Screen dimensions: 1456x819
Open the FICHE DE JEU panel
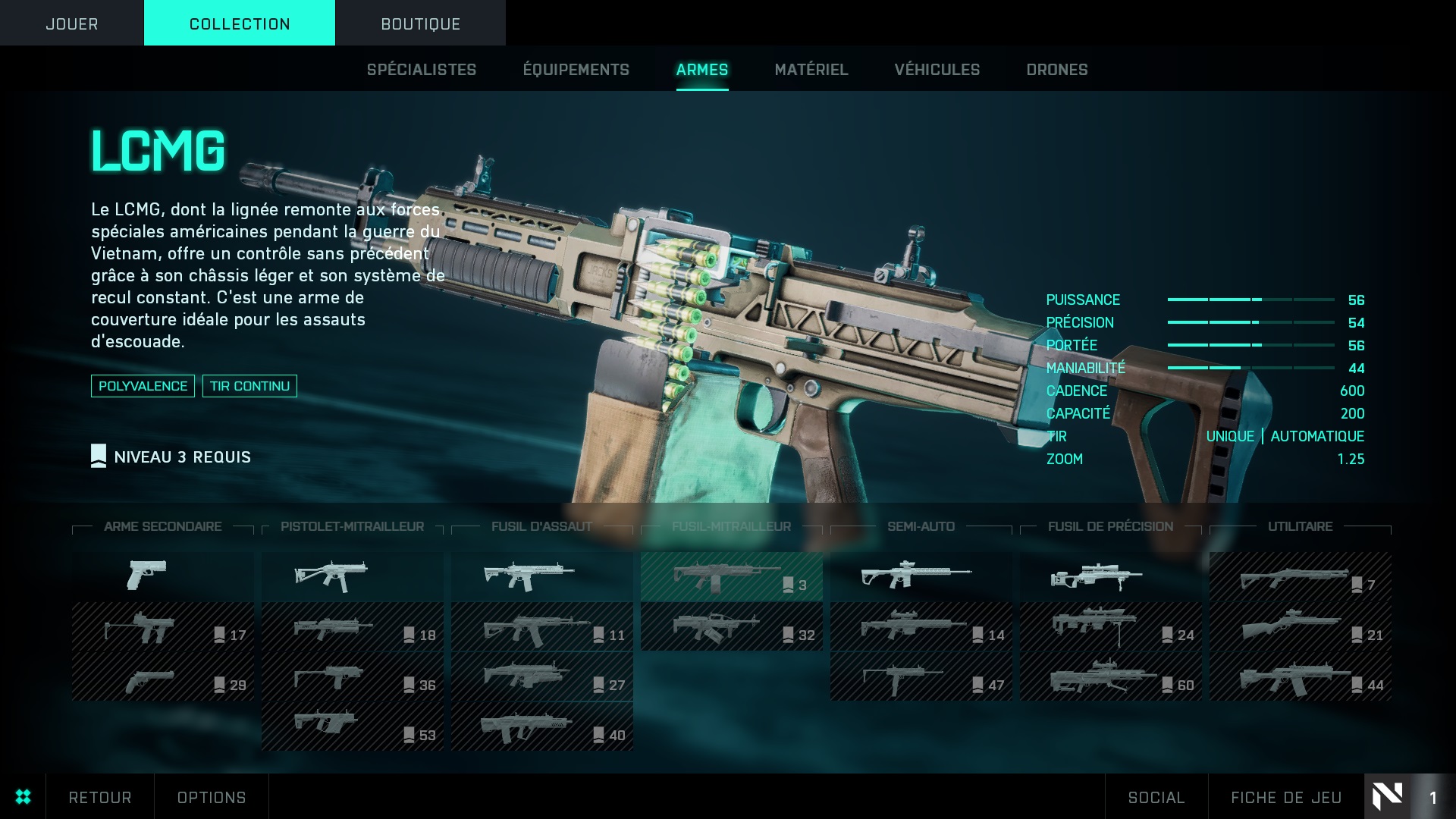pyautogui.click(x=1283, y=797)
